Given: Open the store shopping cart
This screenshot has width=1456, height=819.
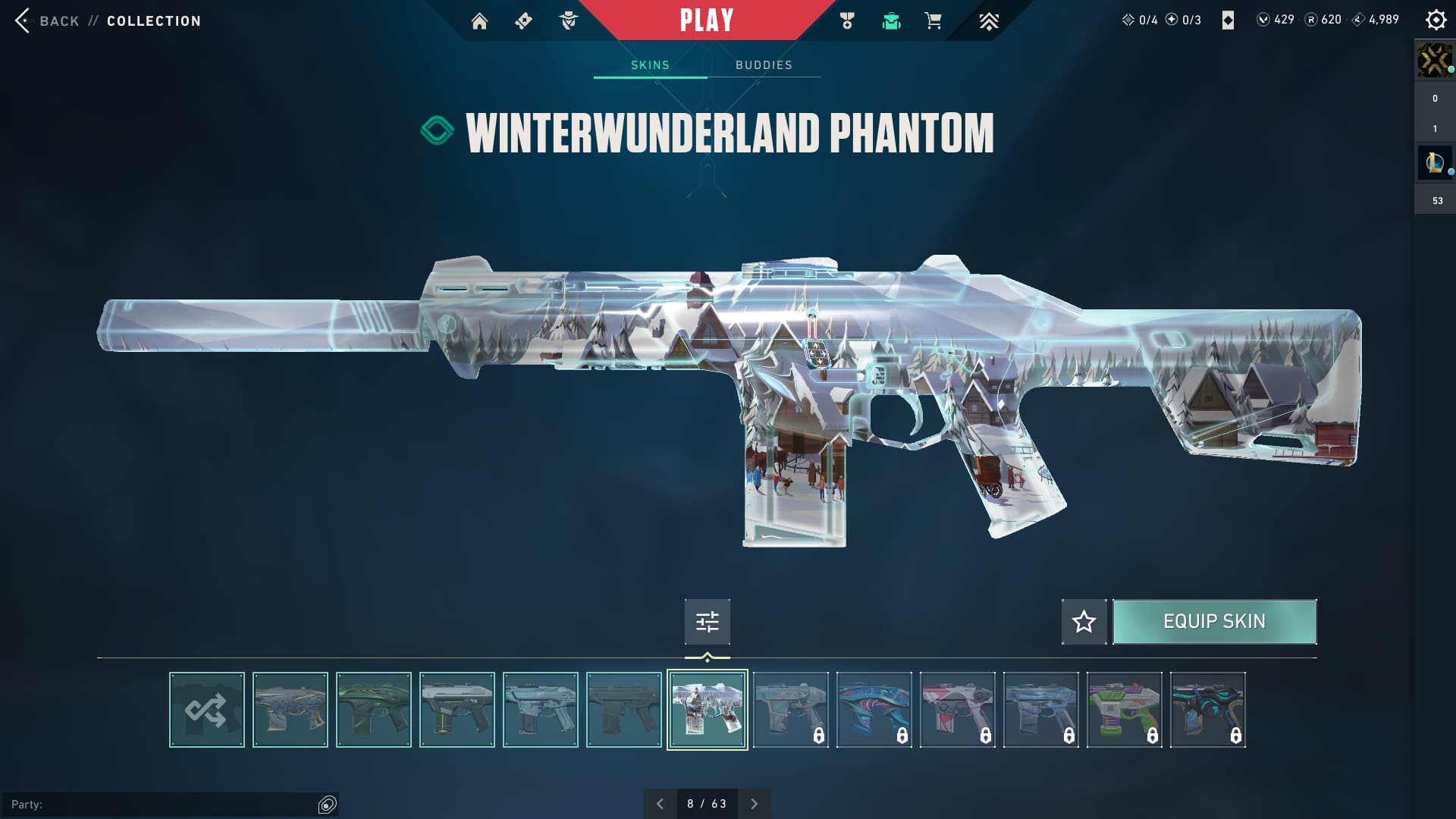Looking at the screenshot, I should tap(933, 21).
